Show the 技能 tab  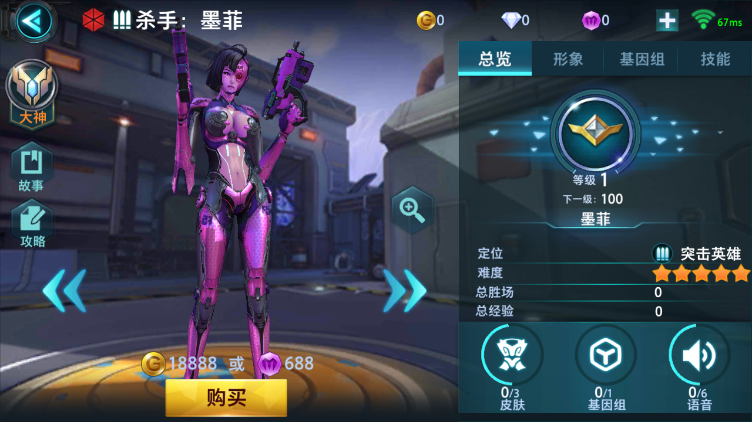(x=715, y=59)
